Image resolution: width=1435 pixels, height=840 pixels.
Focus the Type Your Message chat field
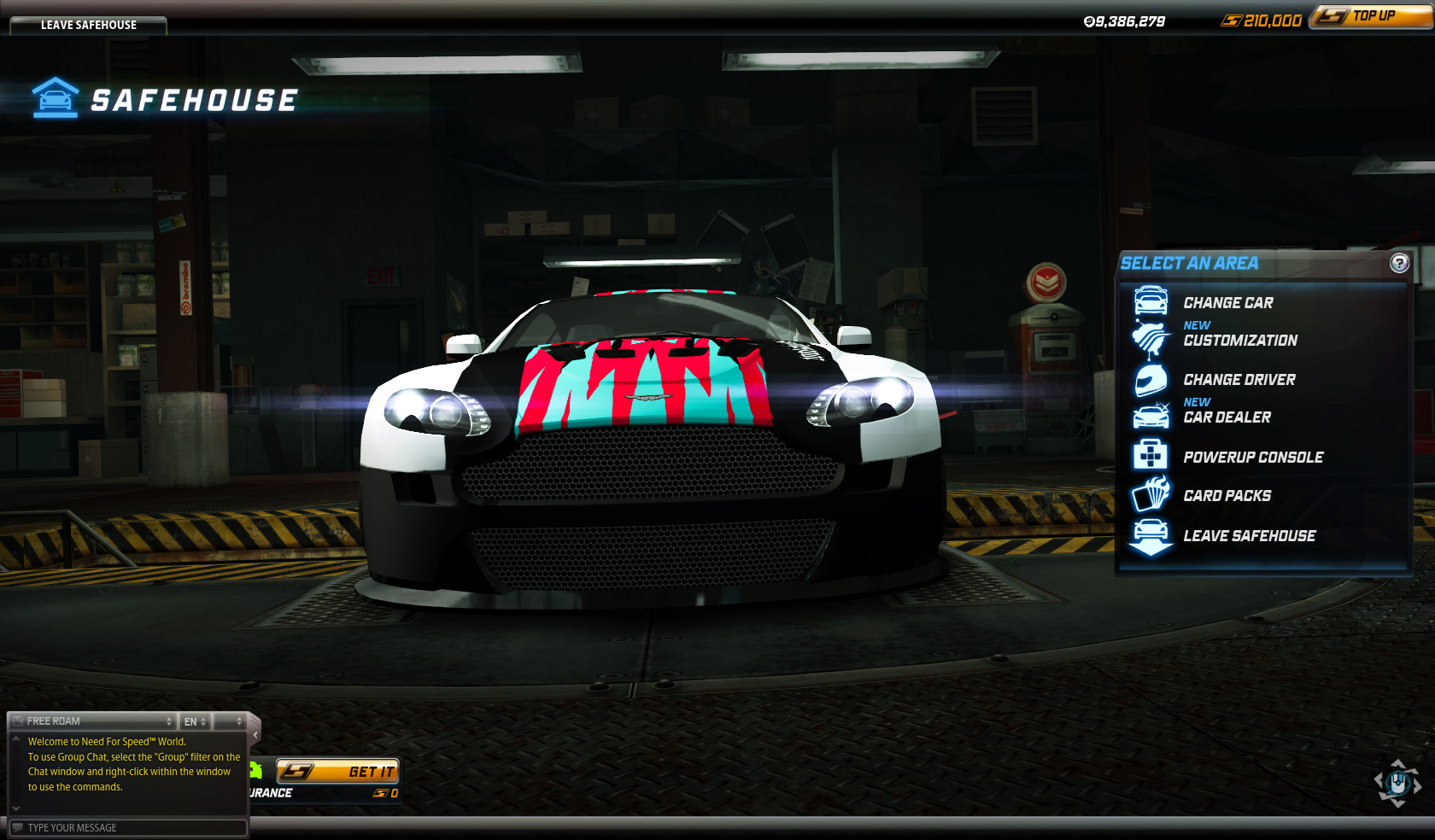pos(128,827)
